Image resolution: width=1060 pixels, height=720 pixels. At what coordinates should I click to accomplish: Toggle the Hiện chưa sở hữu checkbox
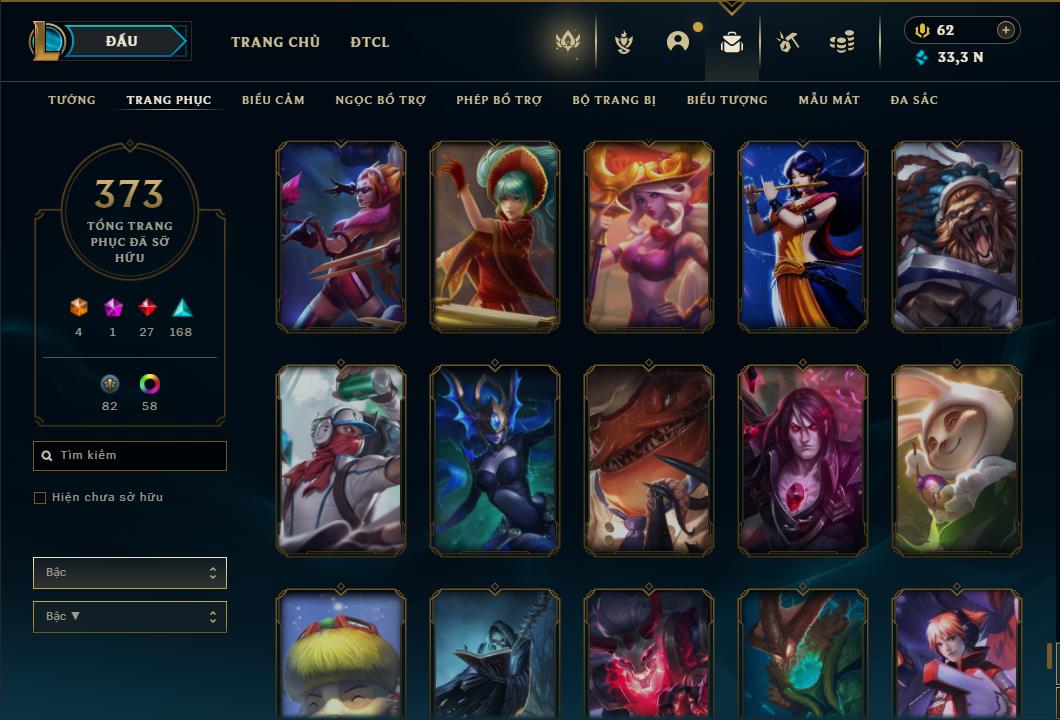click(40, 498)
